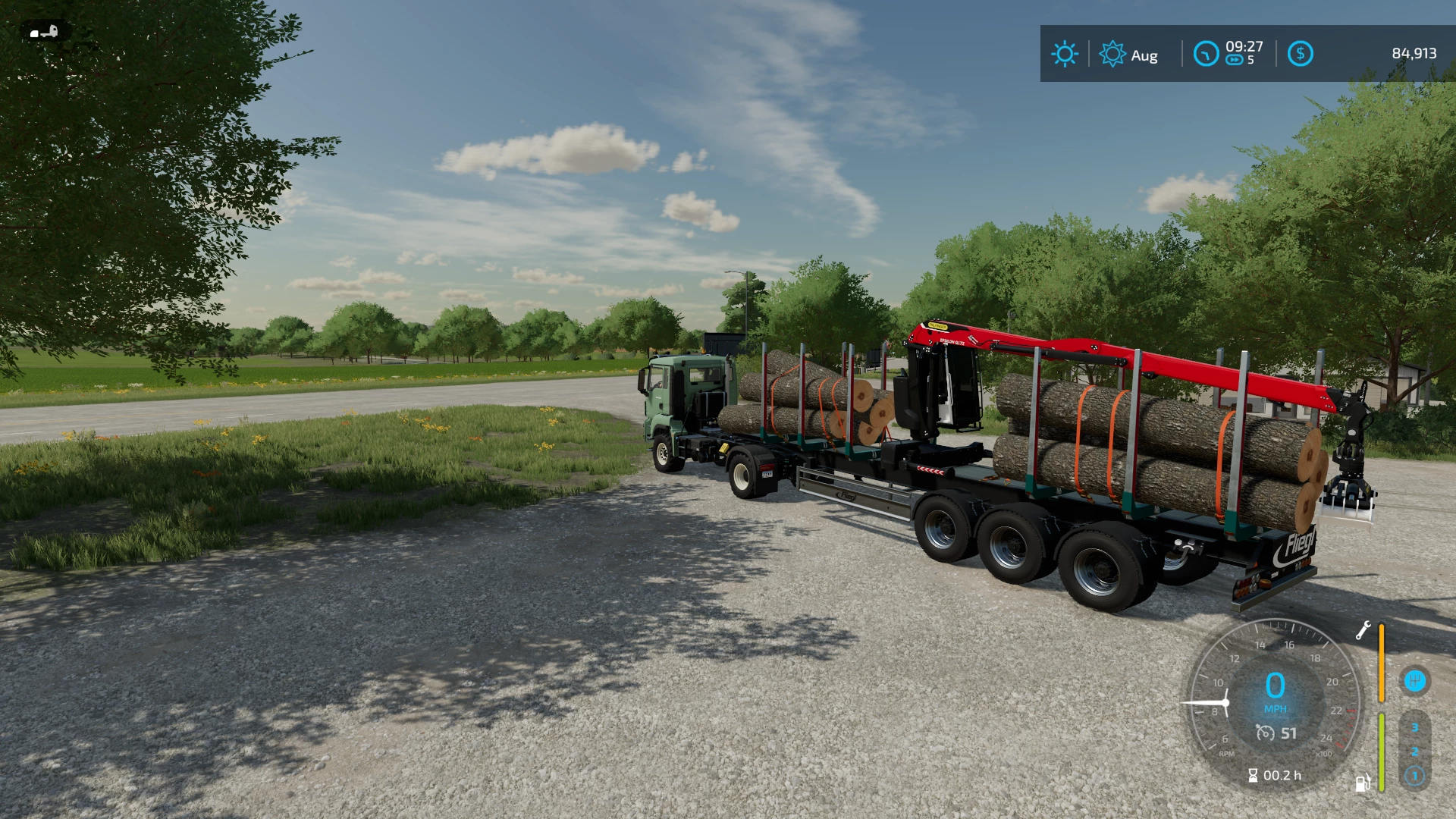This screenshot has width=1456, height=819.
Task: Click the wrench vehicle damage icon
Action: [1363, 630]
